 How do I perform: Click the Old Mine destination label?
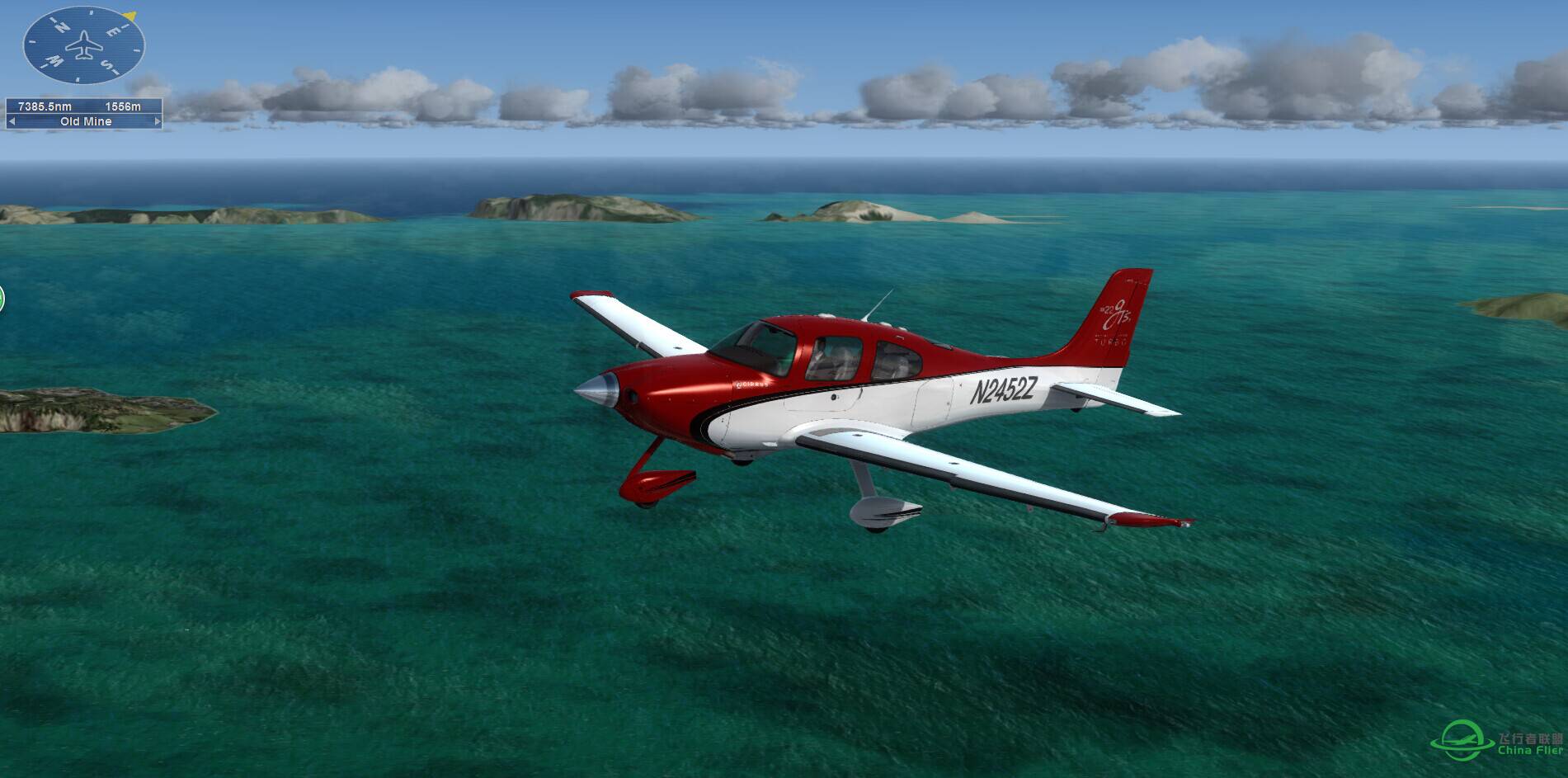85,121
